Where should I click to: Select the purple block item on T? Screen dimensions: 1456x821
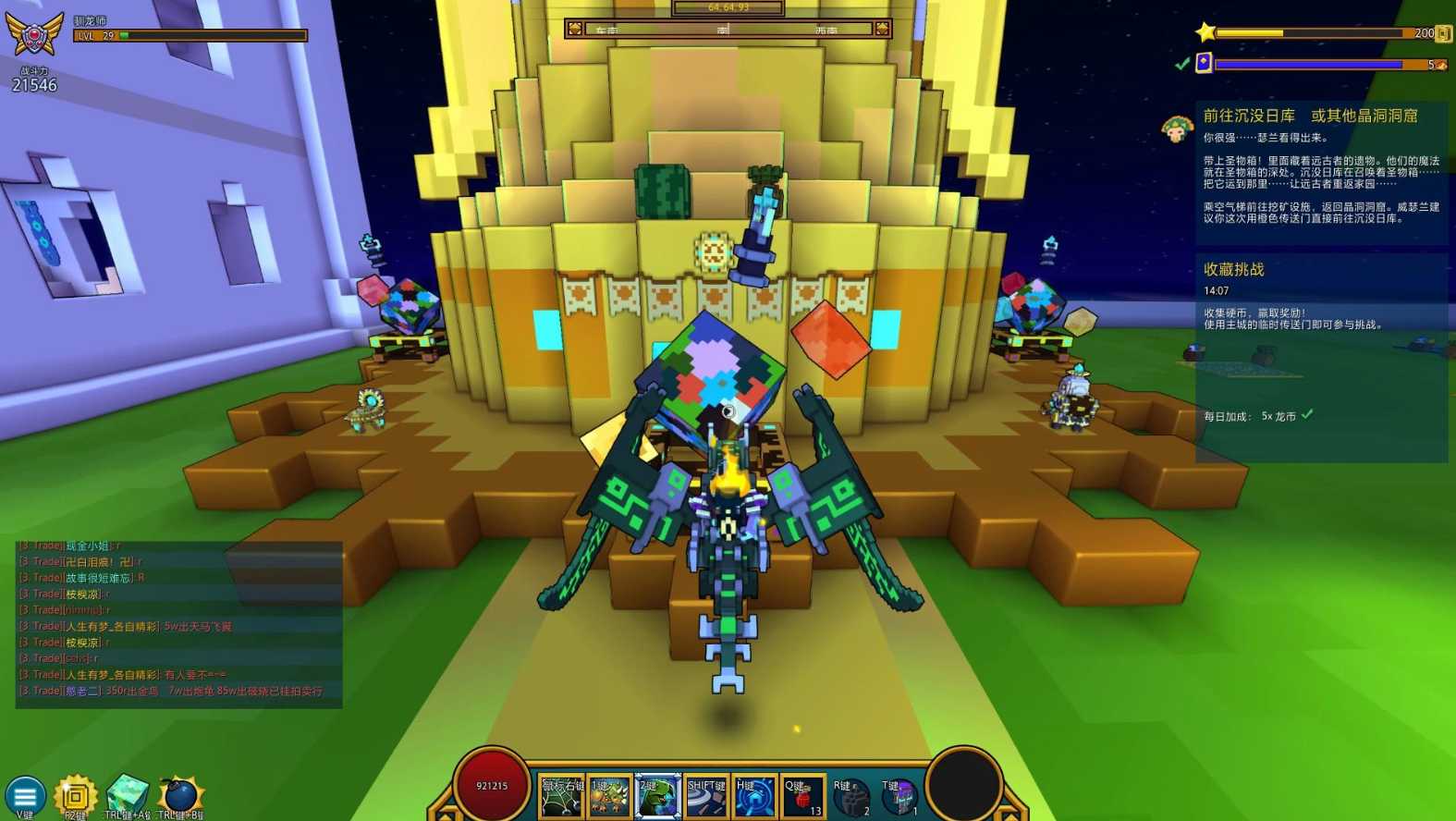tap(899, 797)
